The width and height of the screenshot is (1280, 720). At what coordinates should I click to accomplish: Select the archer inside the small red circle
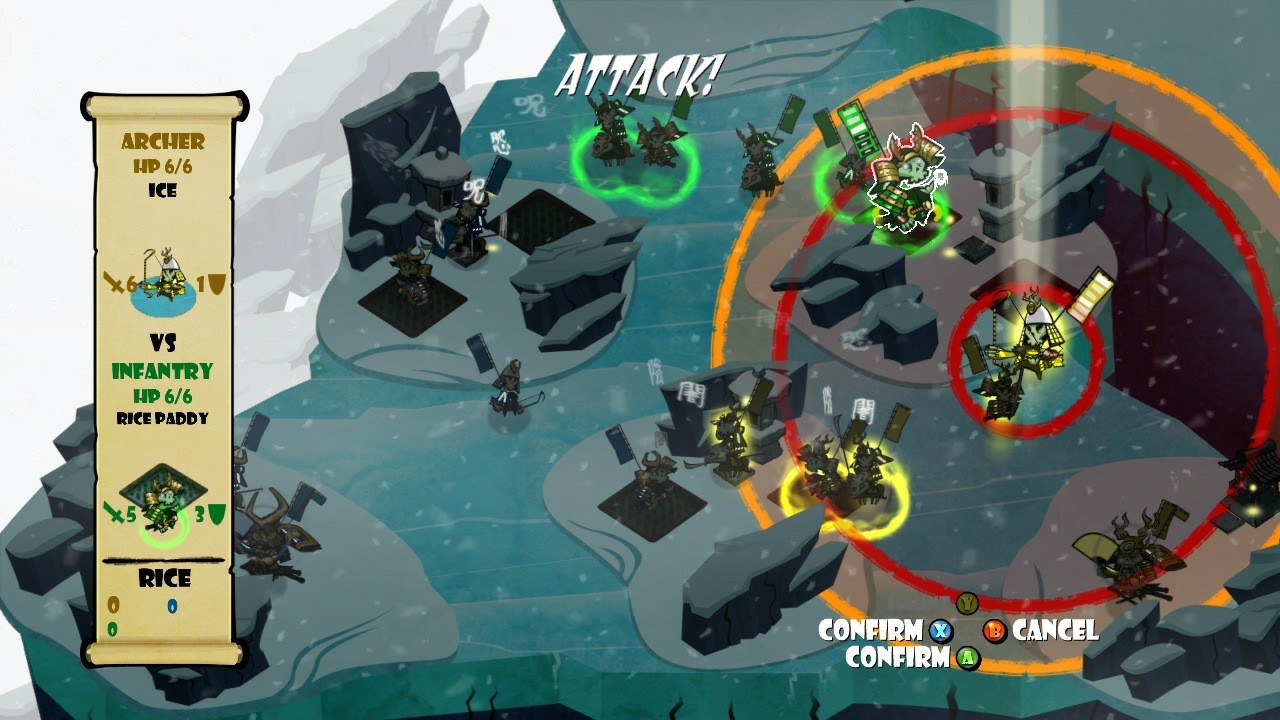pyautogui.click(x=1025, y=355)
